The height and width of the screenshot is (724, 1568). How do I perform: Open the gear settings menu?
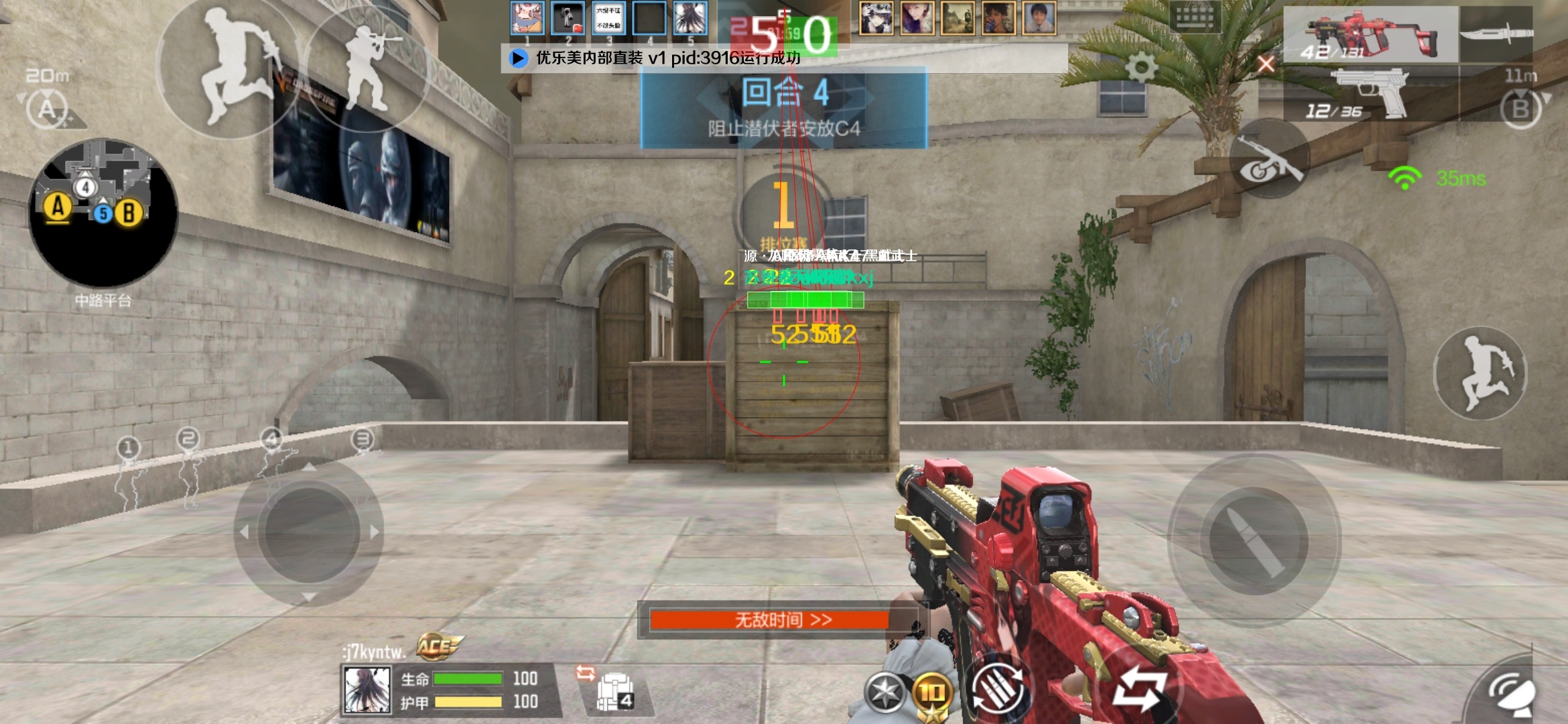(1141, 68)
